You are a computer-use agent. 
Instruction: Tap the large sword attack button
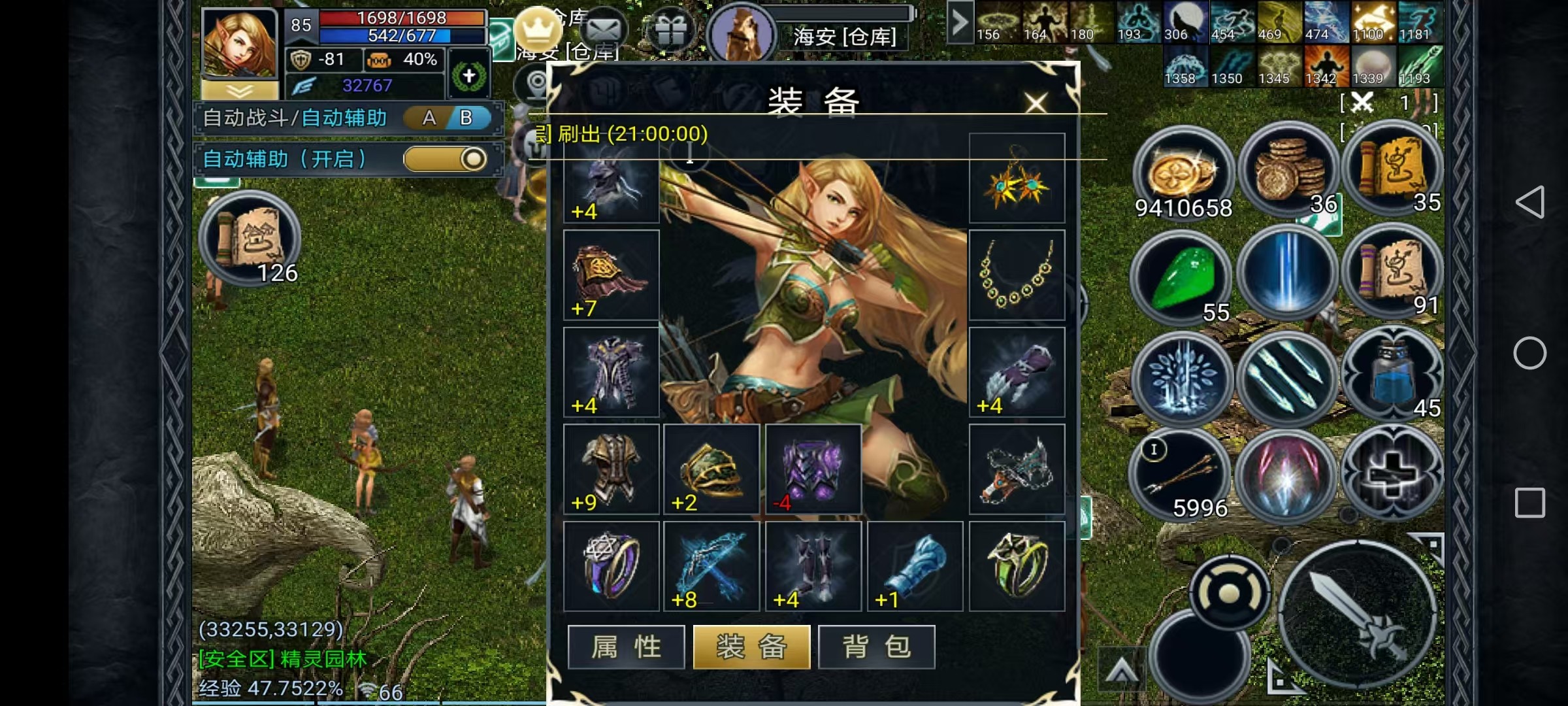[x=1356, y=614]
